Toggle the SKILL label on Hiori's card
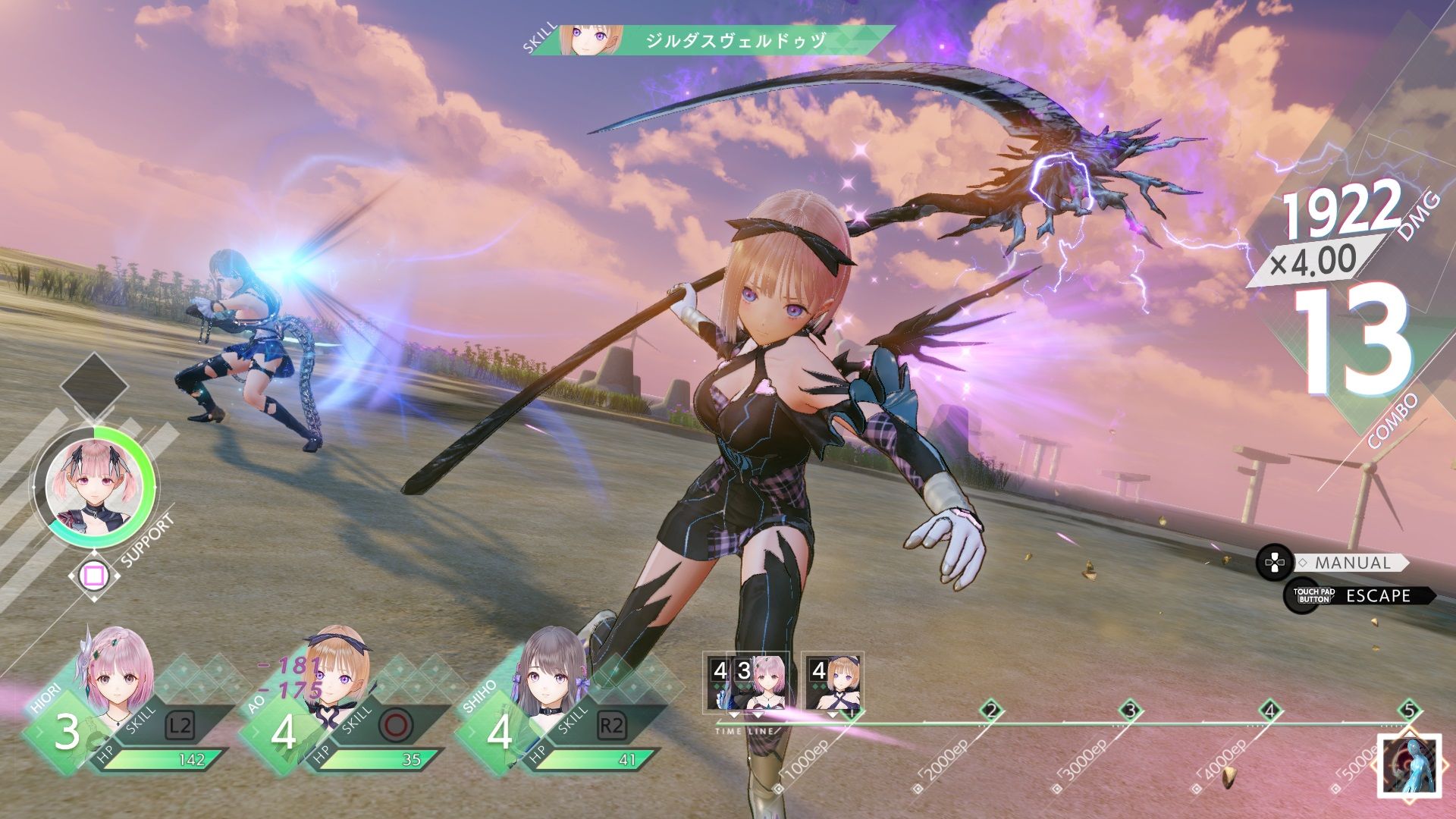Image resolution: width=1456 pixels, height=819 pixels. pos(141,721)
